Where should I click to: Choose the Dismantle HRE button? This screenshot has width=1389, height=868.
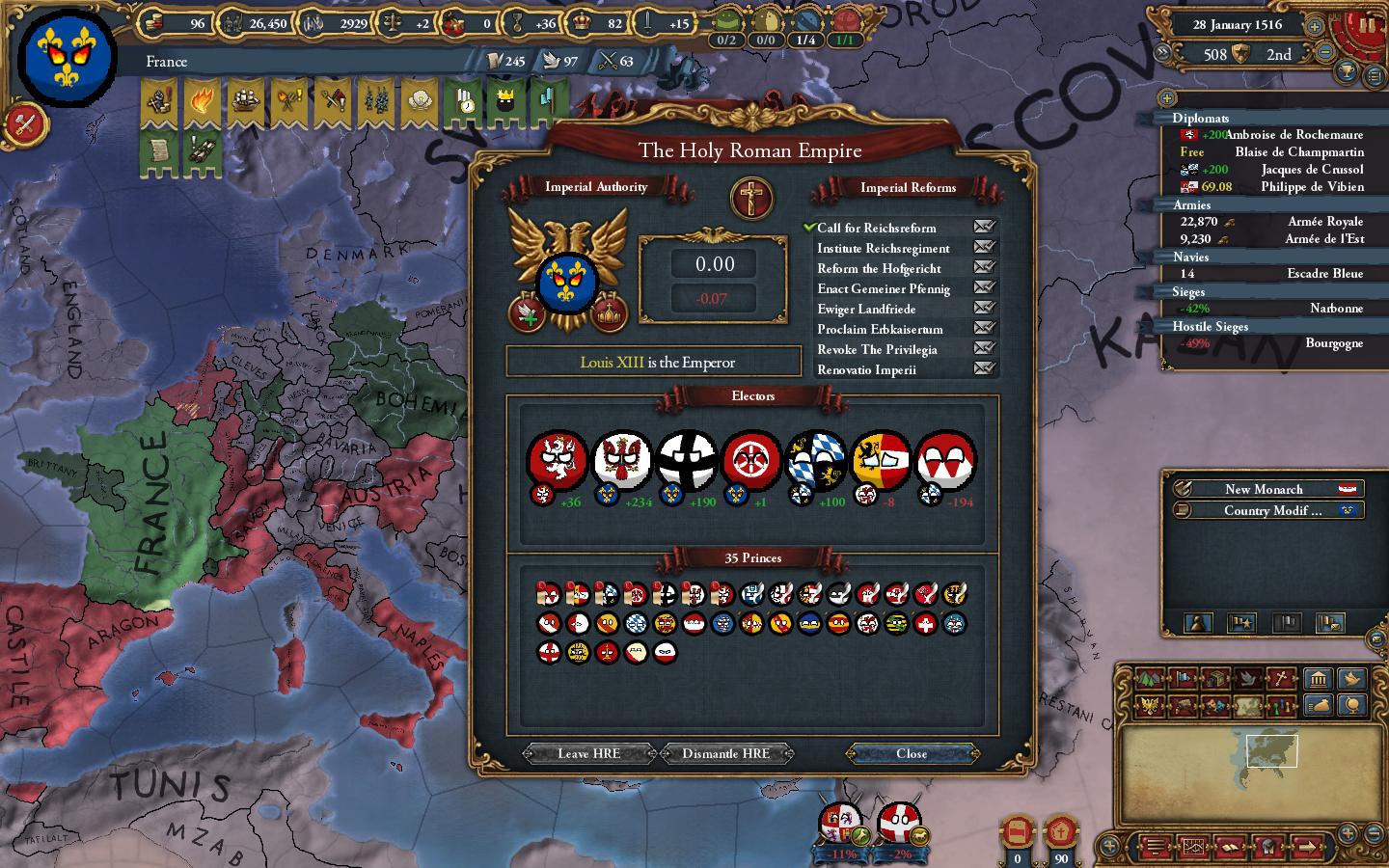(725, 753)
